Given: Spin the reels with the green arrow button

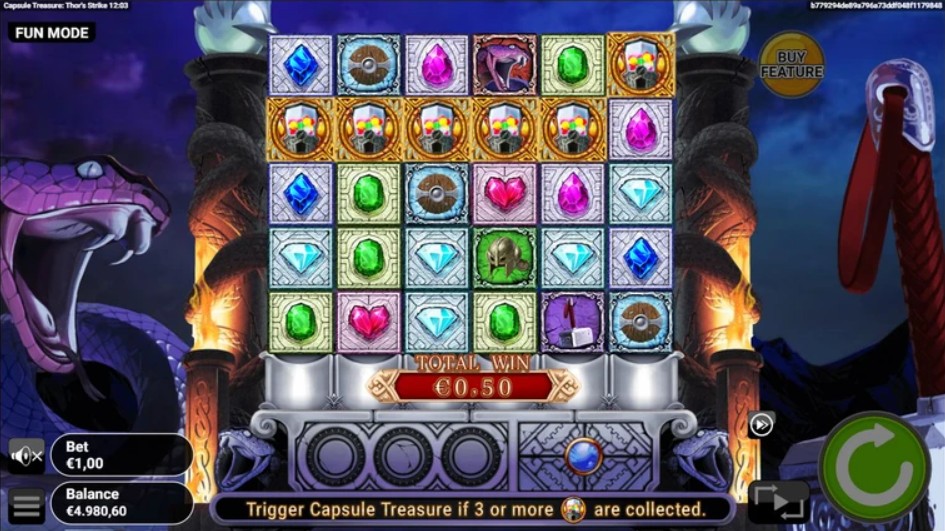Looking at the screenshot, I should (x=873, y=466).
